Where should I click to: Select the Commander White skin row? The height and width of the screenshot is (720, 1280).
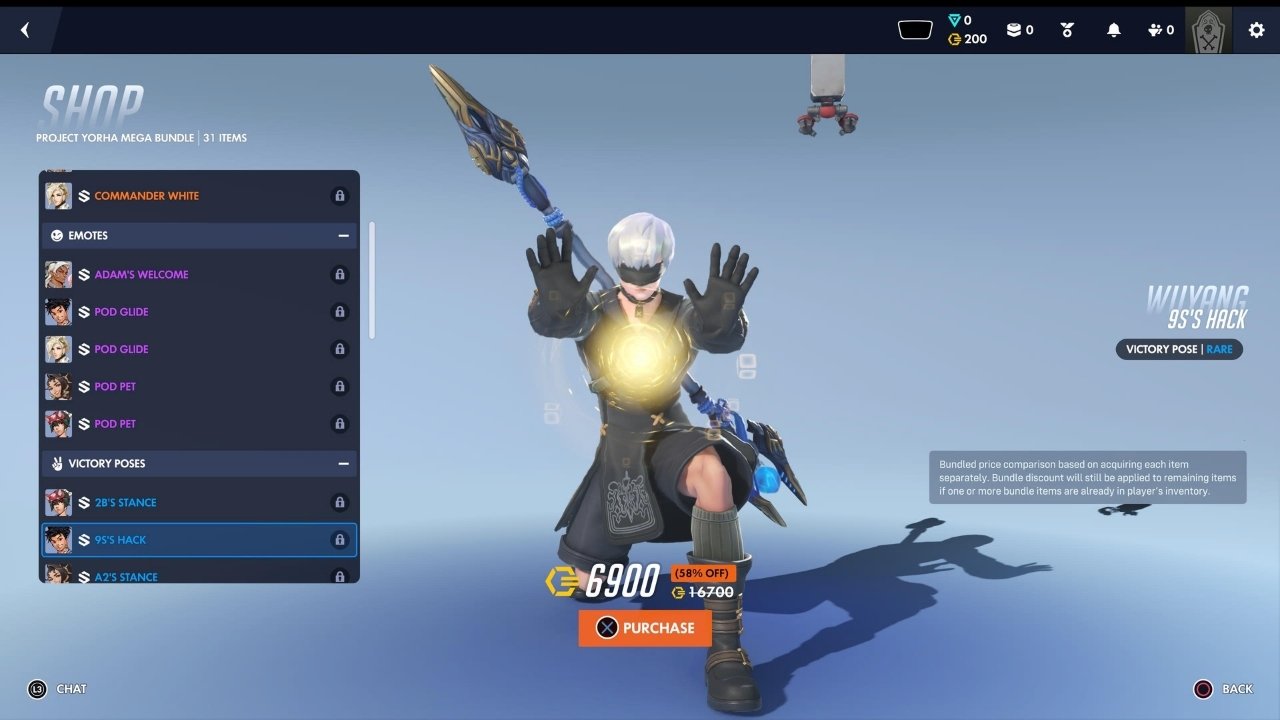click(x=198, y=196)
